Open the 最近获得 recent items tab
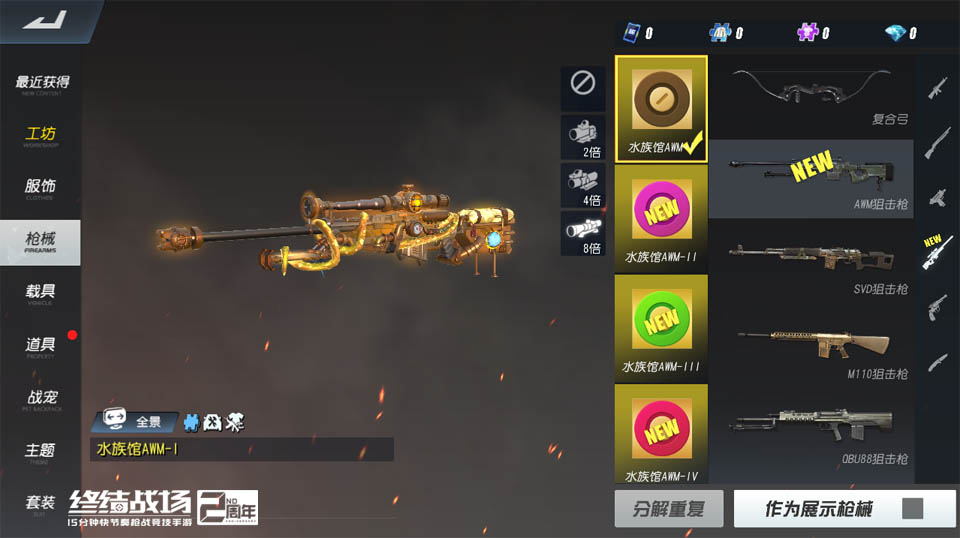The width and height of the screenshot is (960, 538). (x=42, y=83)
